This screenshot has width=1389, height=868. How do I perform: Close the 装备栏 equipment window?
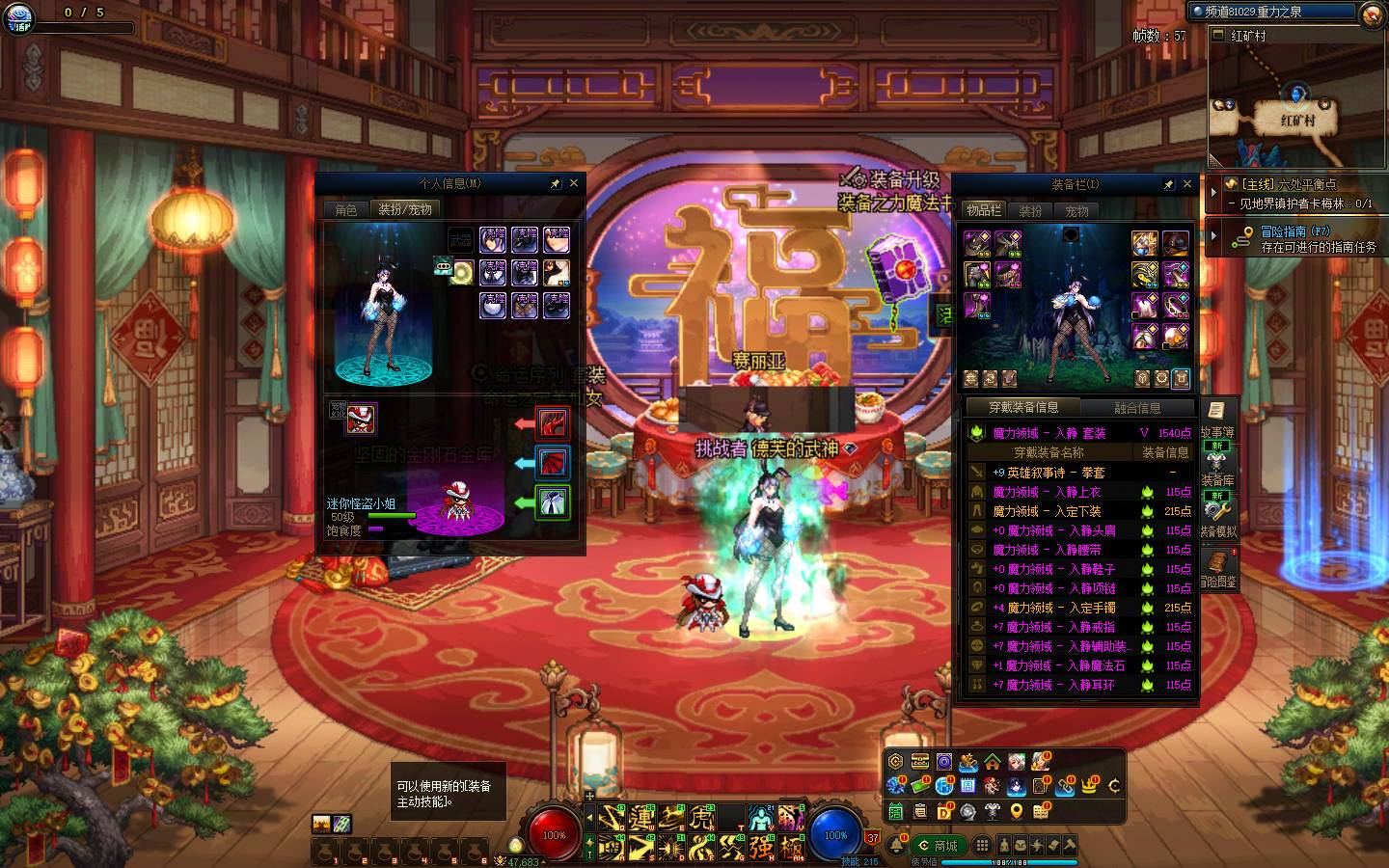(x=1187, y=184)
